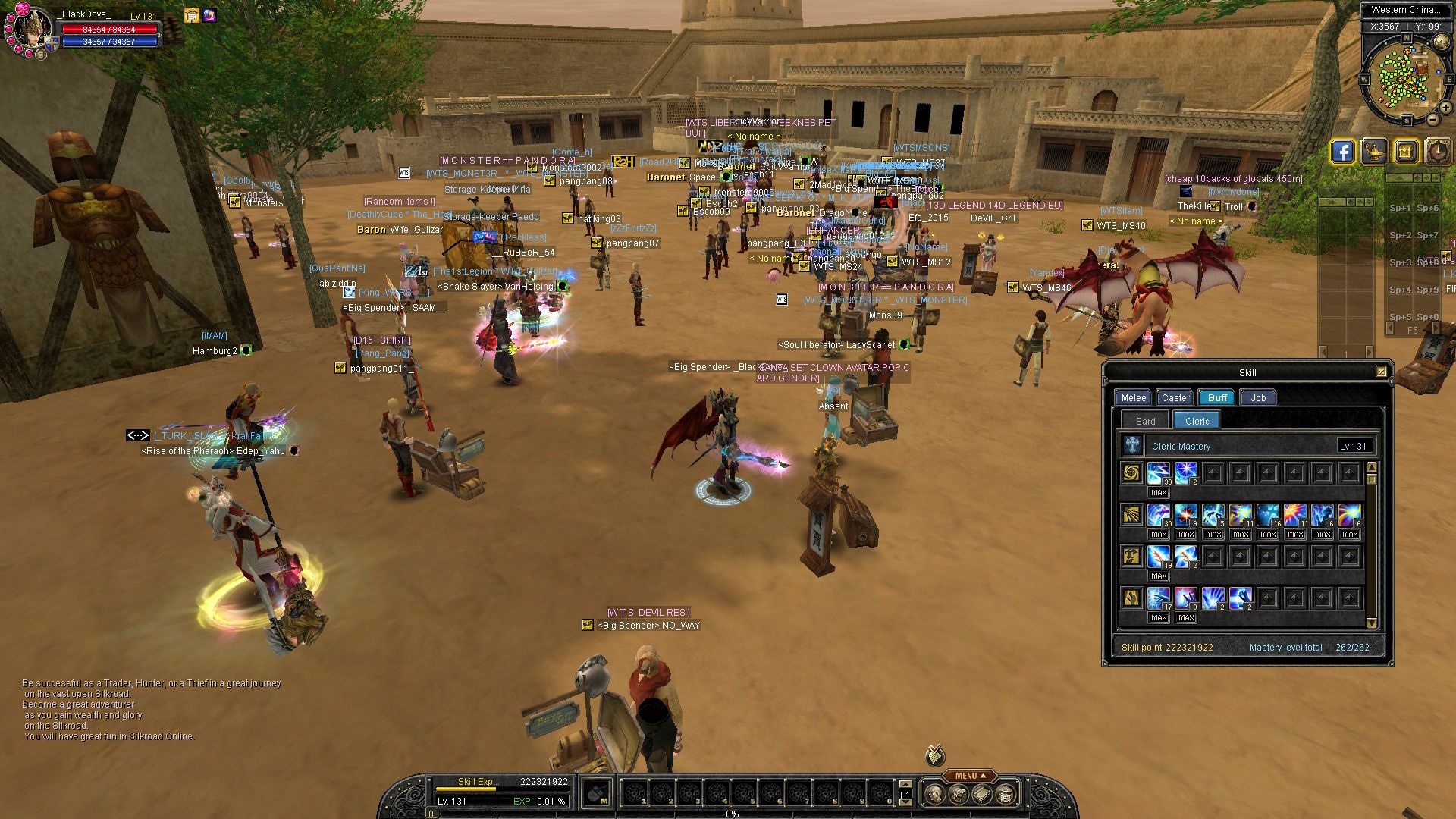The image size is (1456, 819).
Task: Switch to the Melee skill tab
Action: pyautogui.click(x=1133, y=397)
